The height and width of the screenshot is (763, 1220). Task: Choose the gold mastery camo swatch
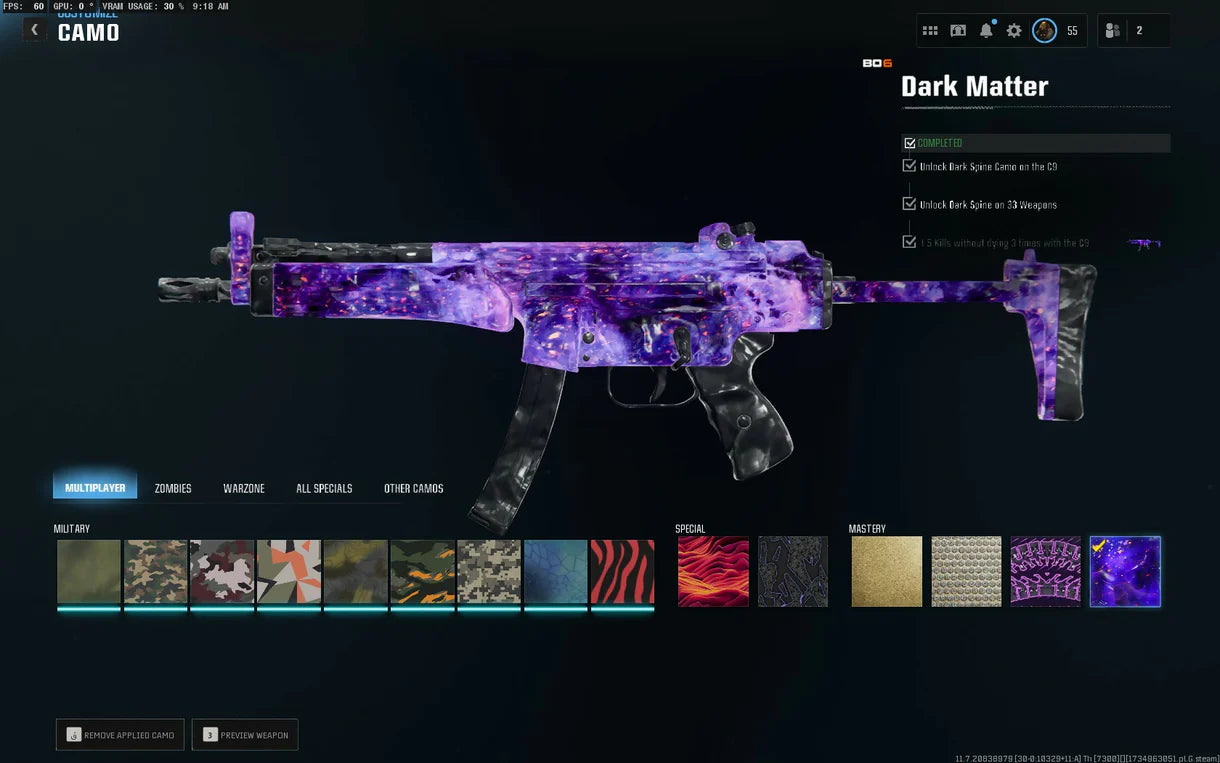point(887,572)
